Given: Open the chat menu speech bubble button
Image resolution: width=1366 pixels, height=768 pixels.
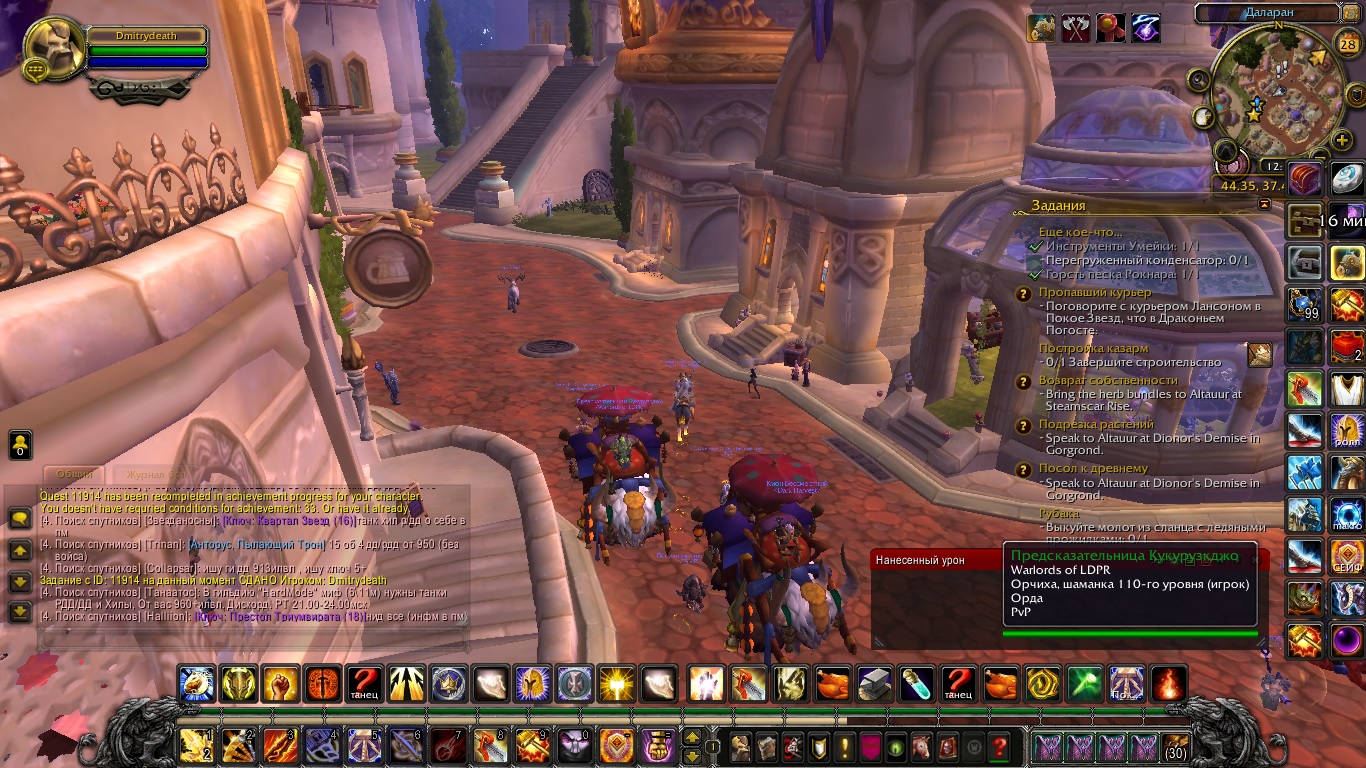Looking at the screenshot, I should [x=20, y=518].
